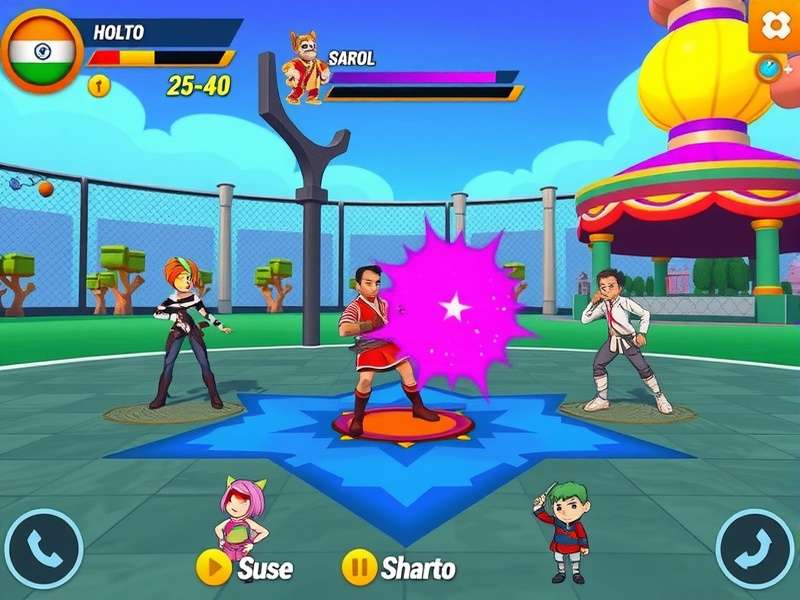Open settings with the gear icon
The image size is (800, 600).
pyautogui.click(x=775, y=25)
